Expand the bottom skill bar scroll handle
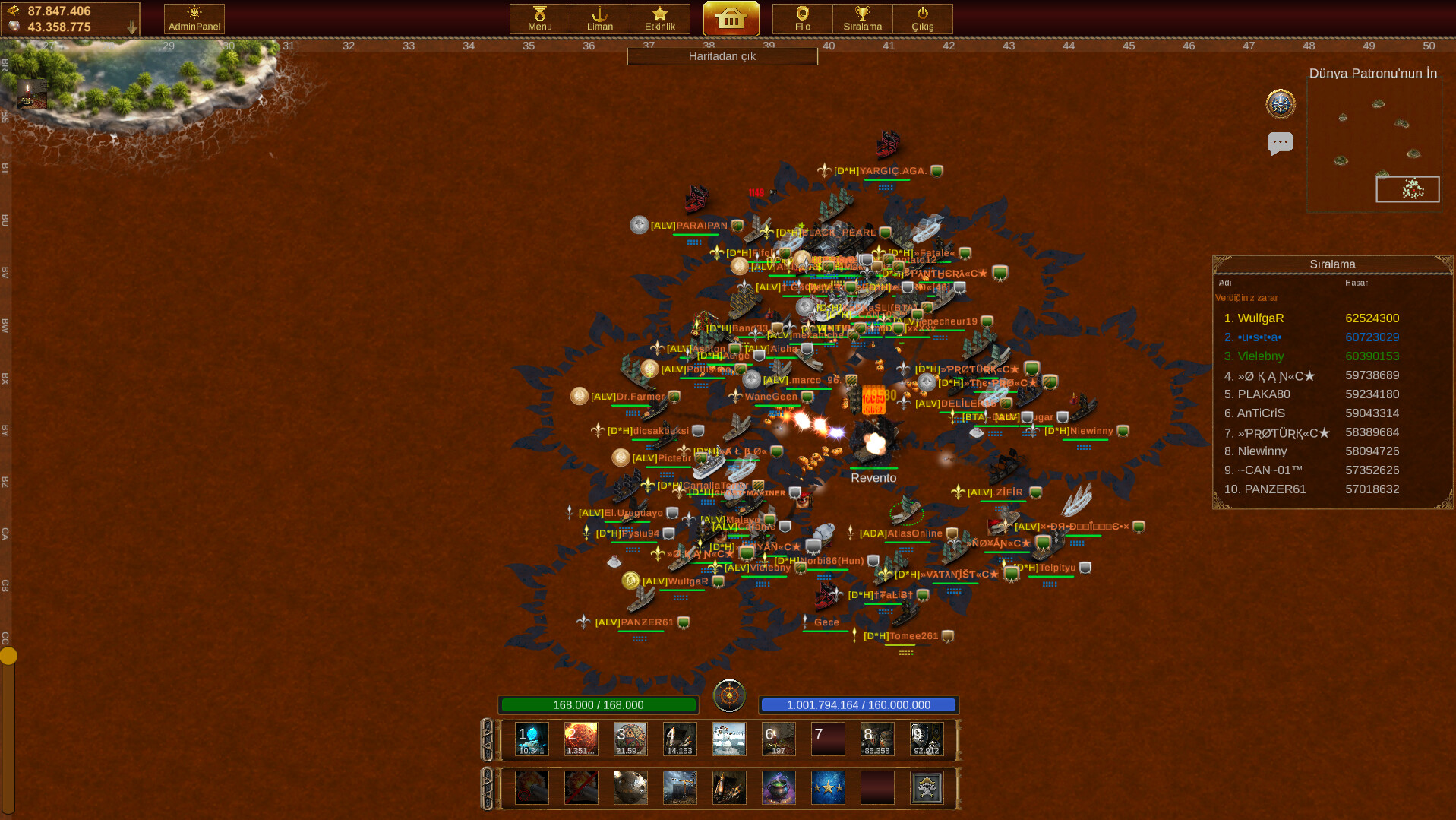 pos(488,787)
